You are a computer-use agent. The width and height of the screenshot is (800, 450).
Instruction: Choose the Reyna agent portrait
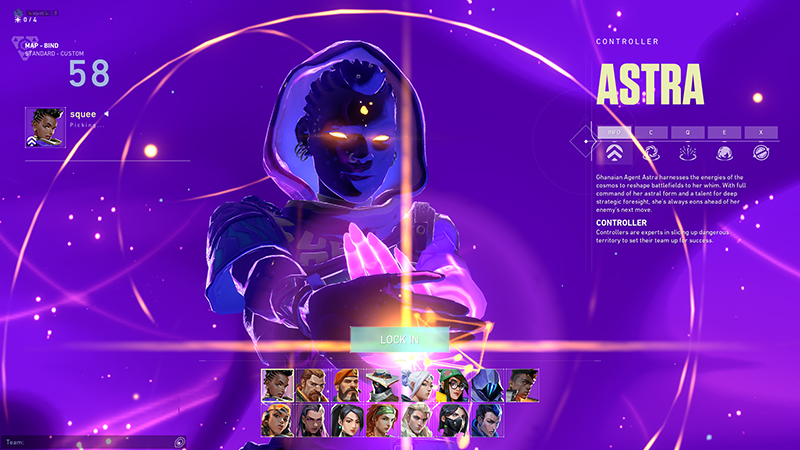coord(312,420)
